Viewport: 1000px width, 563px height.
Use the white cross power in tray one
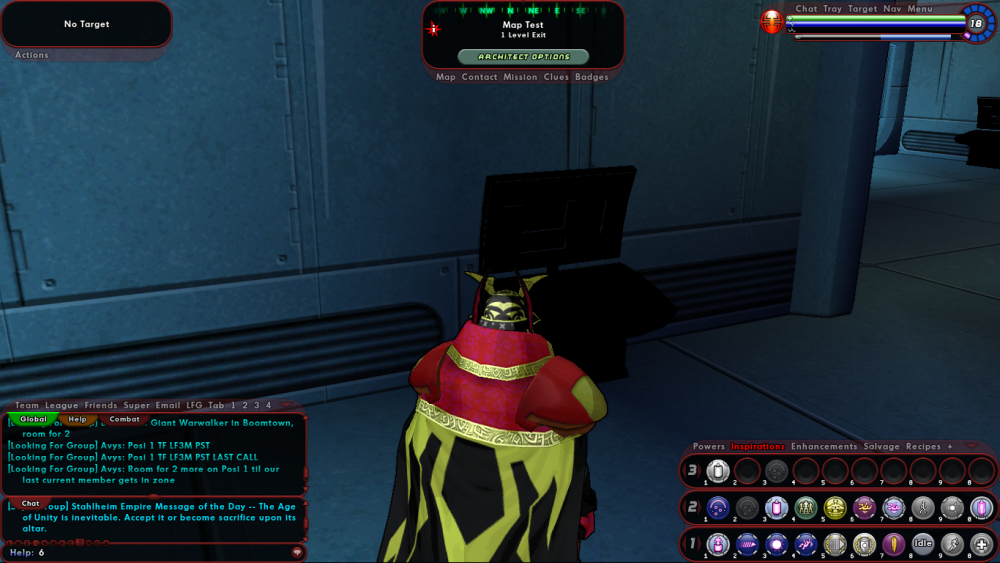pos(981,544)
